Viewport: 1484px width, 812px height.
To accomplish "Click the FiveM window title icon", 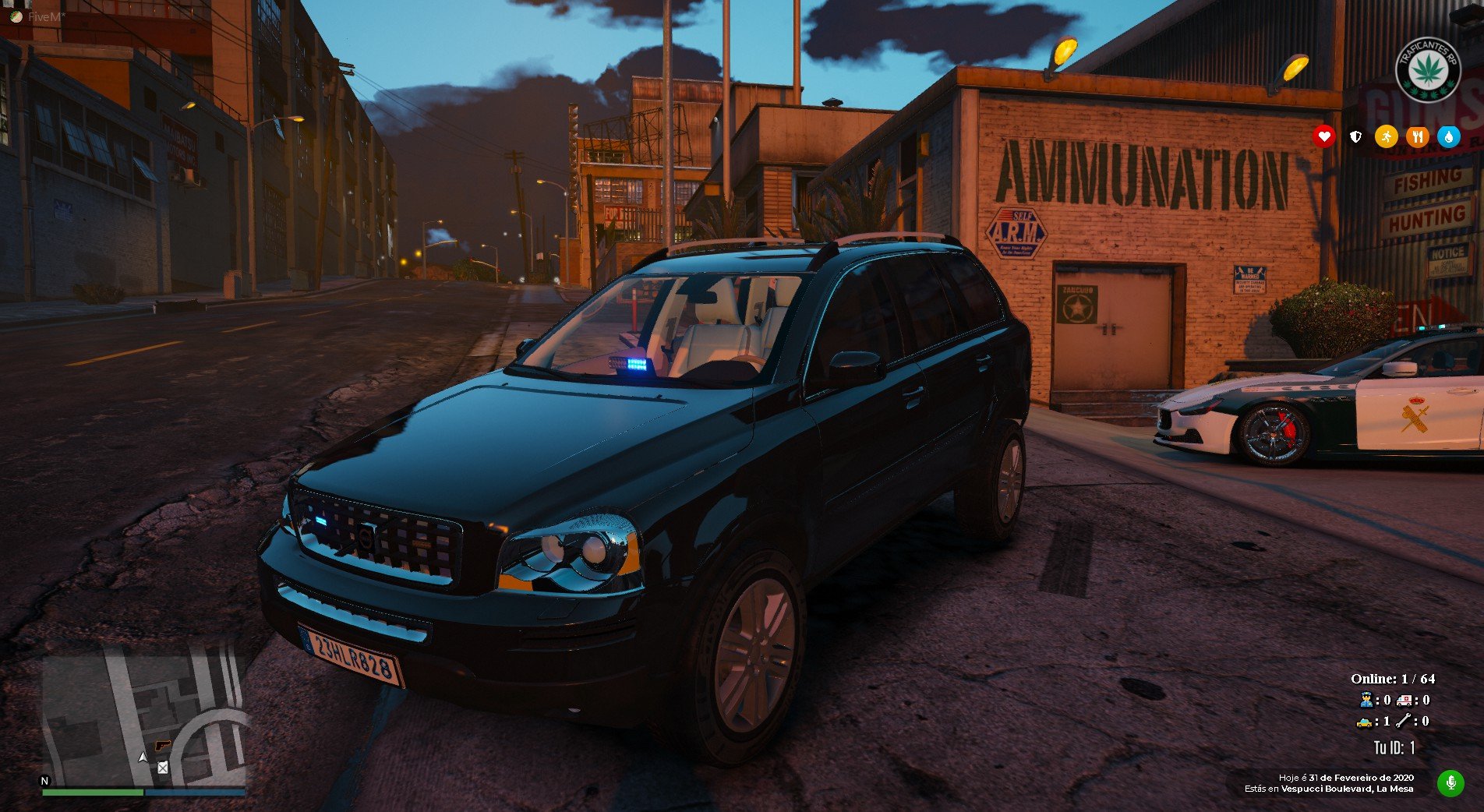I will click(x=16, y=16).
